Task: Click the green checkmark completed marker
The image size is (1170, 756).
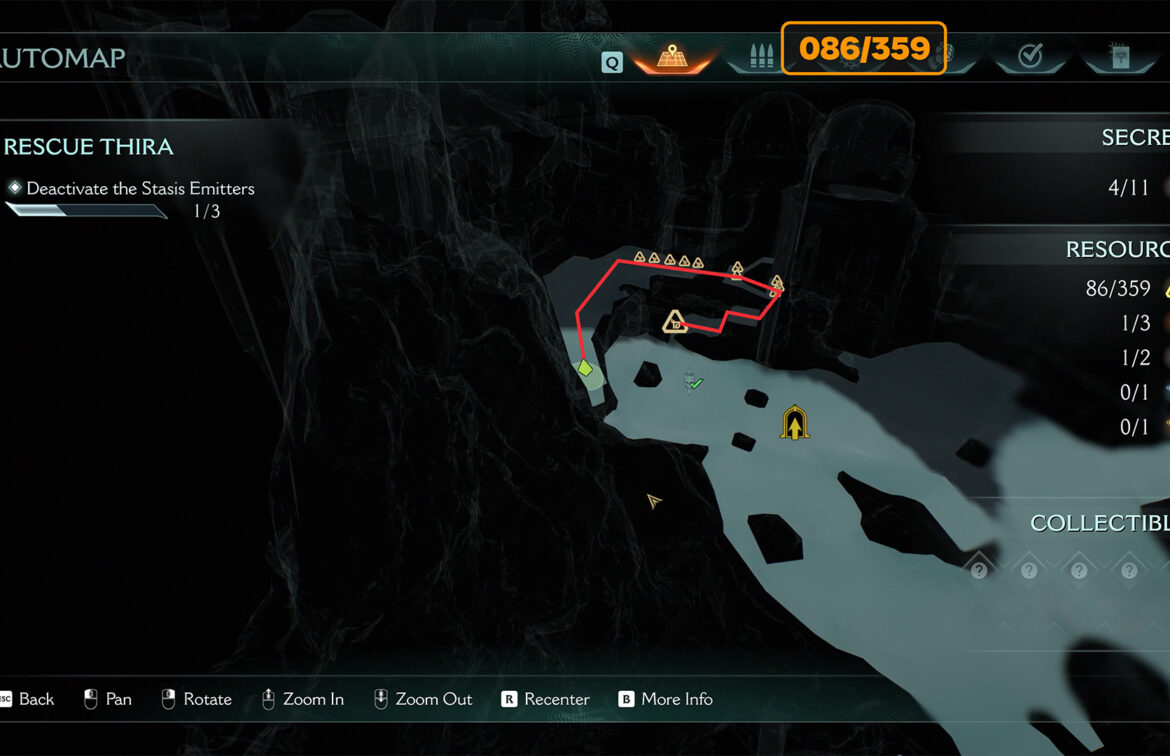Action: point(693,382)
